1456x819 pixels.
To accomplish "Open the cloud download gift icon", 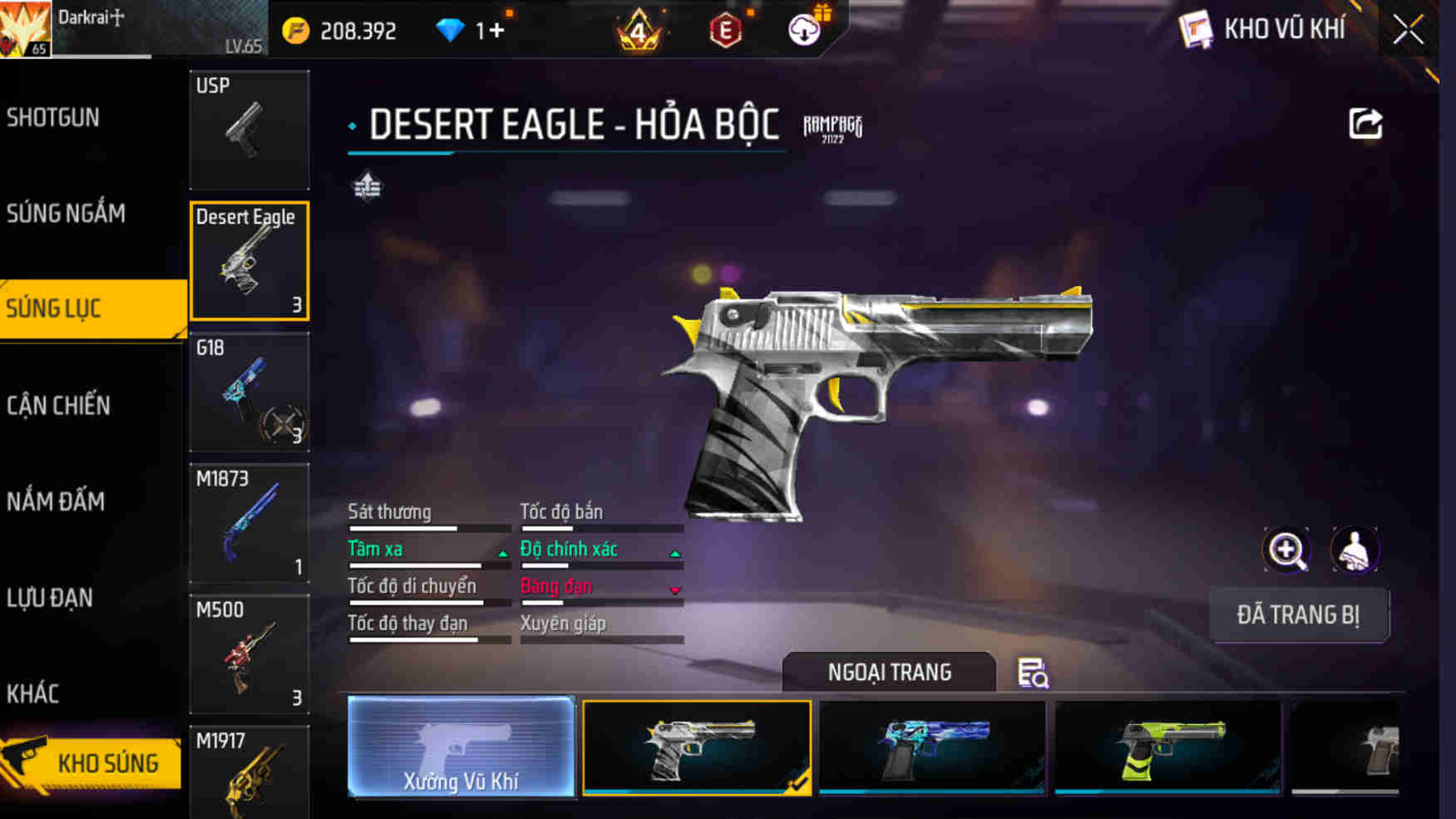I will tap(803, 29).
